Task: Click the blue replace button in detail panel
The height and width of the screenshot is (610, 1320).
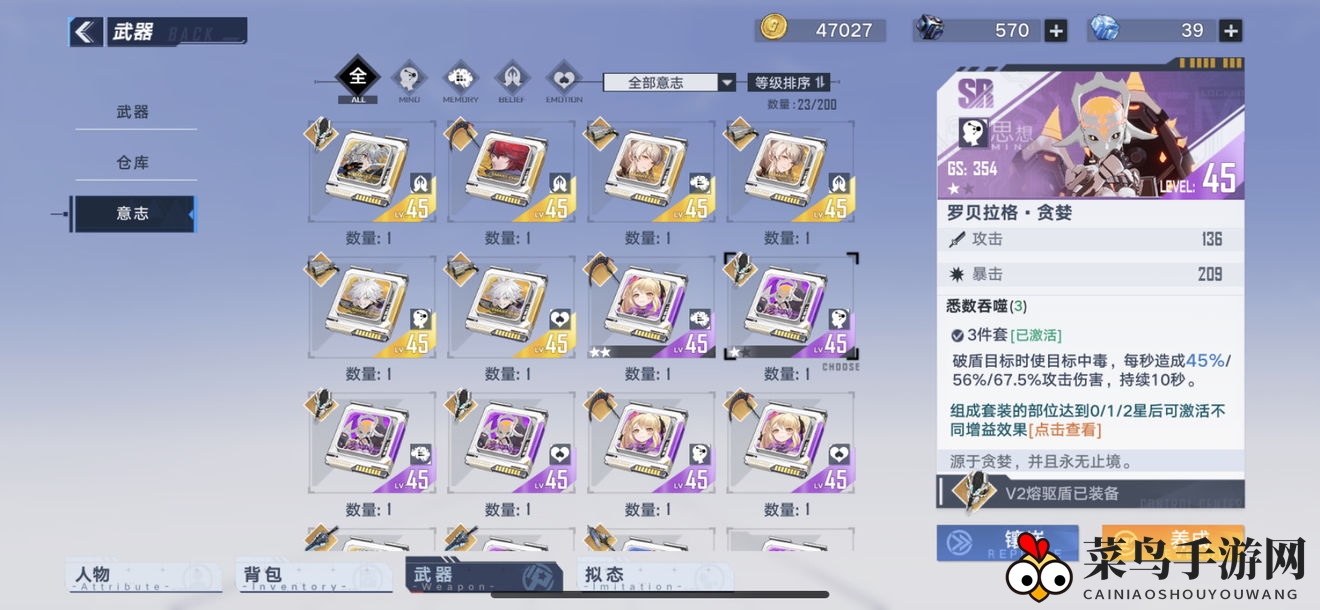Action: point(1007,541)
